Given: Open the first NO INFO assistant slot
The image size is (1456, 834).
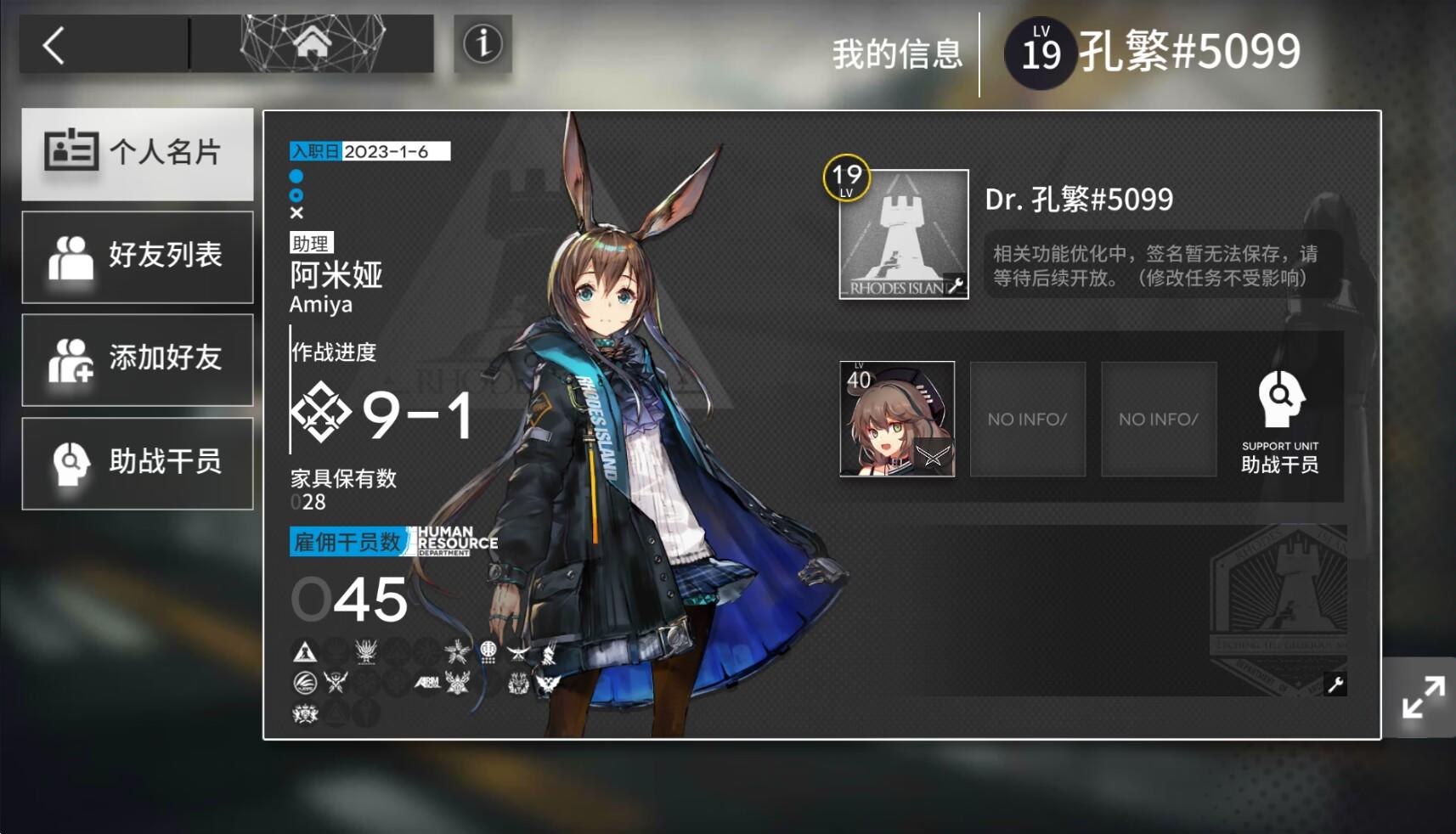Looking at the screenshot, I should click(1028, 419).
